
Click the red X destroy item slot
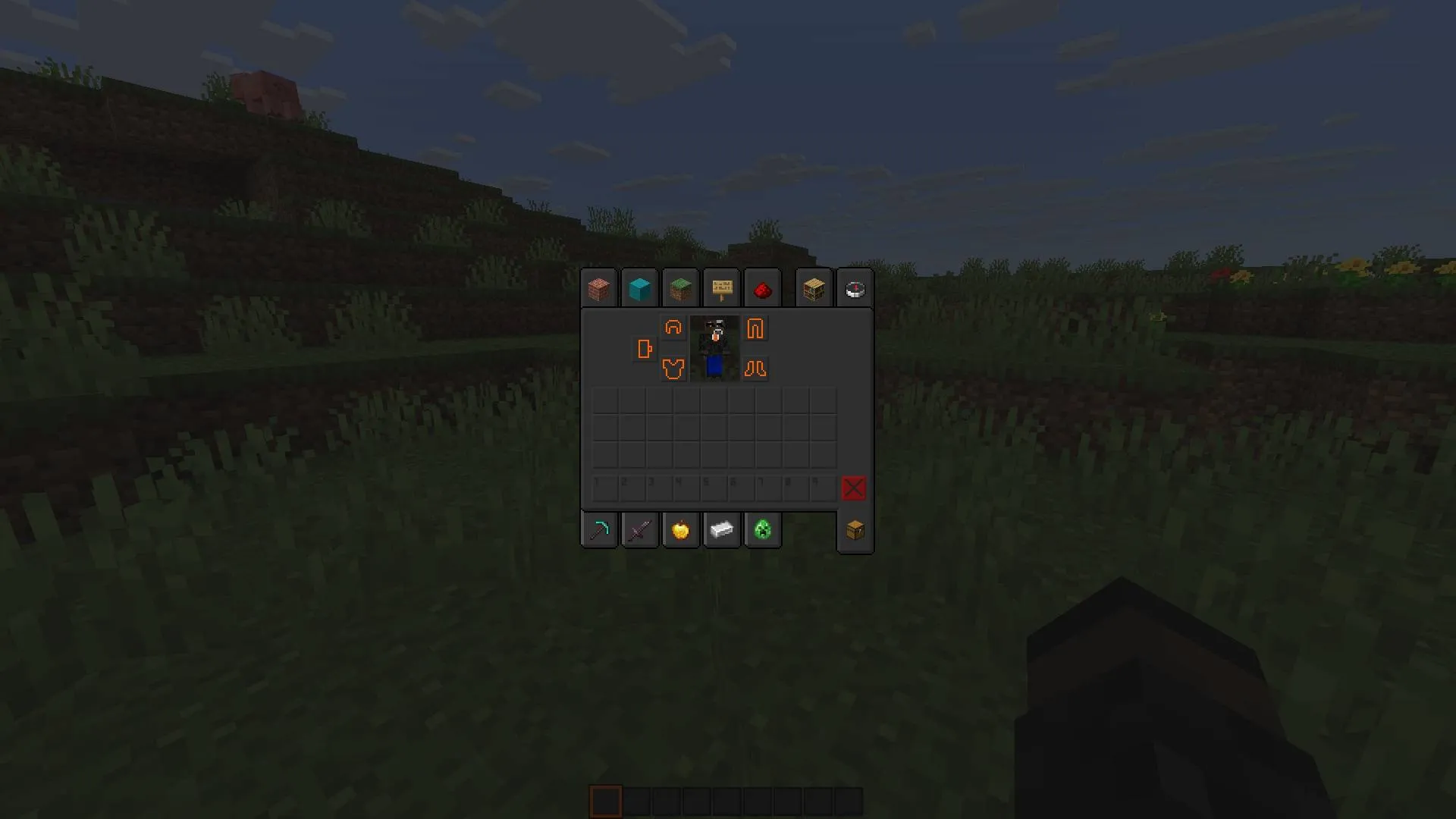tap(852, 488)
